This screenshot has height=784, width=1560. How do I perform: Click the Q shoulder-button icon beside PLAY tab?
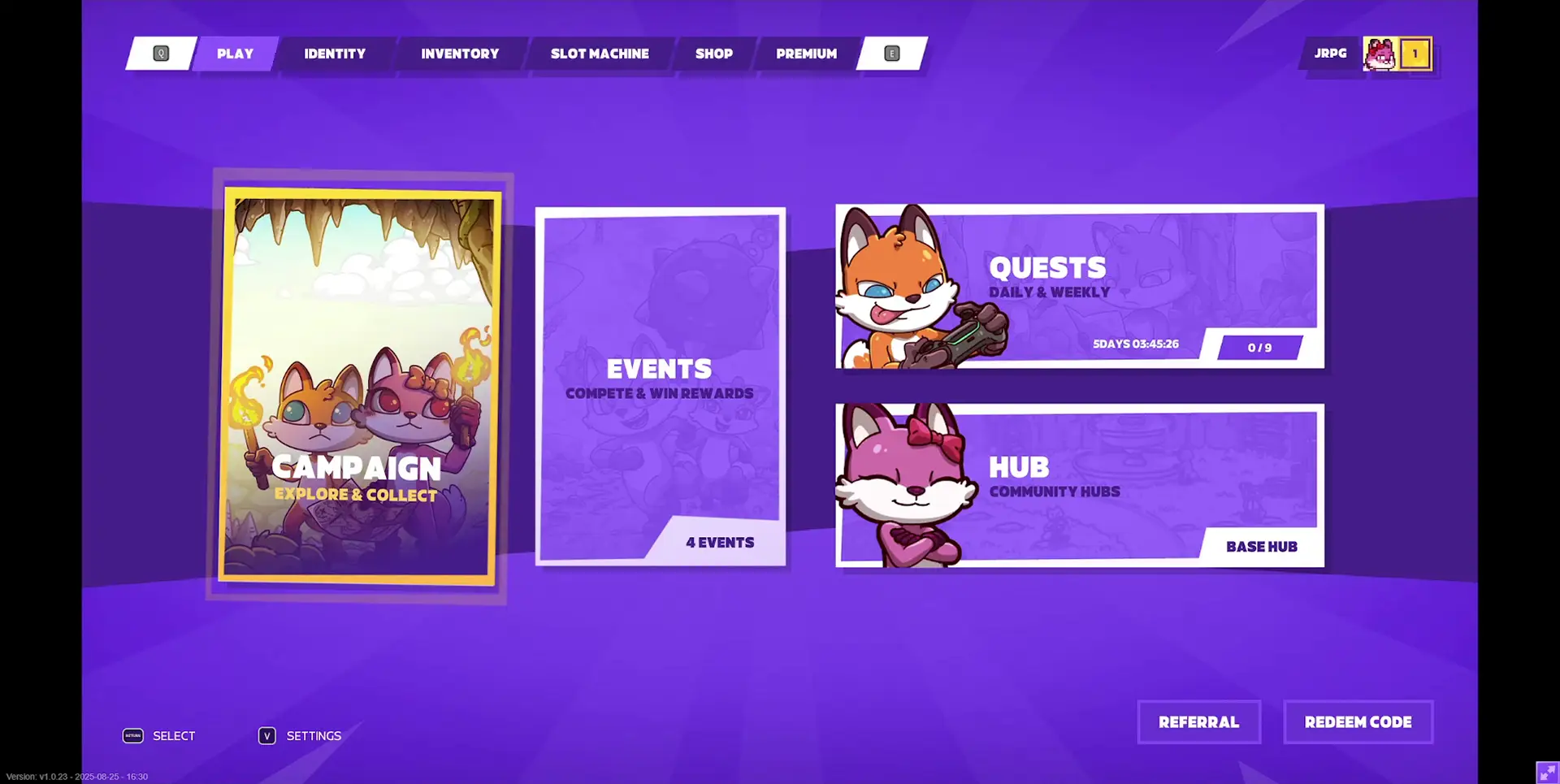click(162, 53)
